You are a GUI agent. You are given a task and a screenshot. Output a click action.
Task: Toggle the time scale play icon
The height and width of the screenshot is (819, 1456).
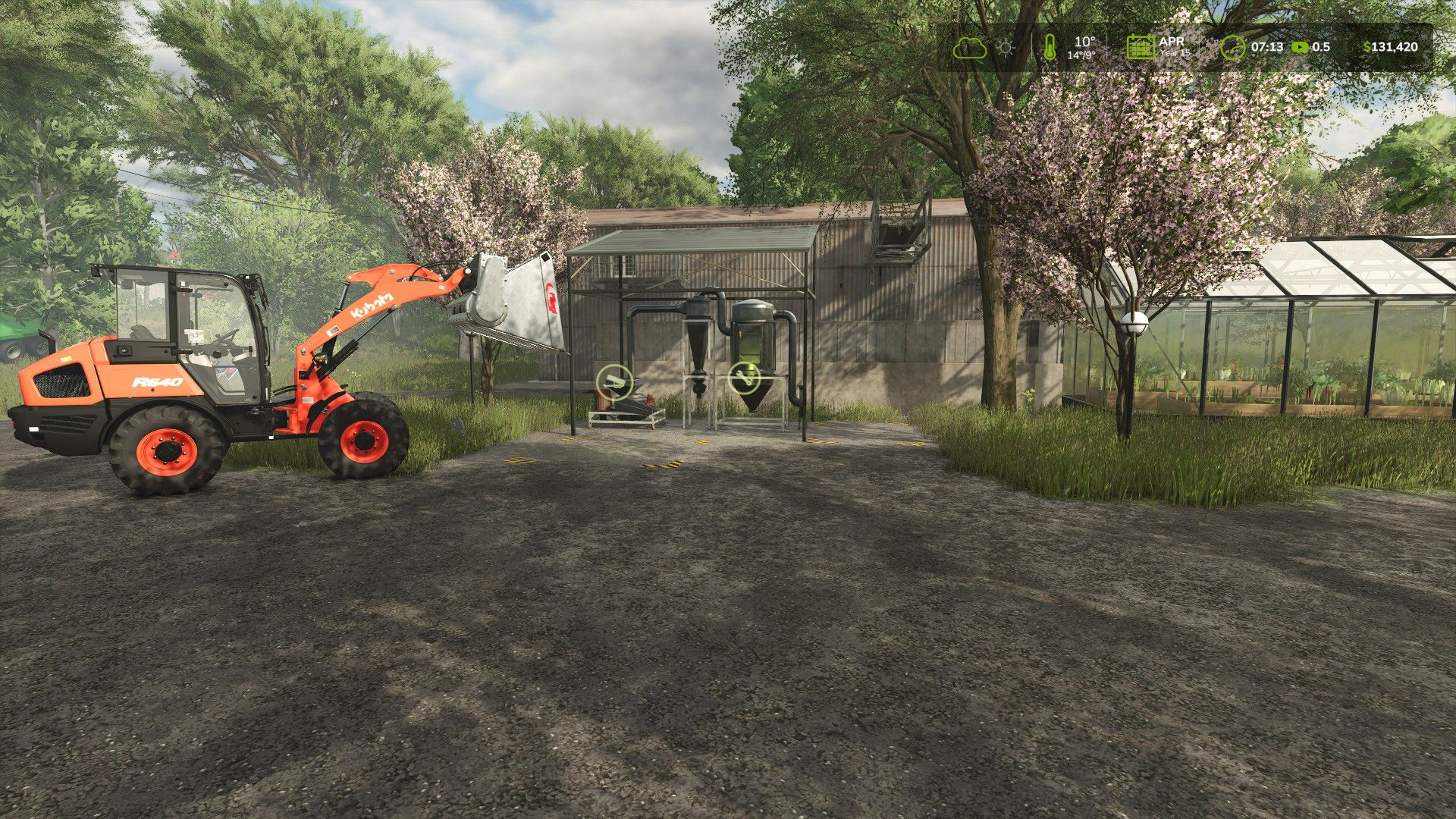(1300, 47)
